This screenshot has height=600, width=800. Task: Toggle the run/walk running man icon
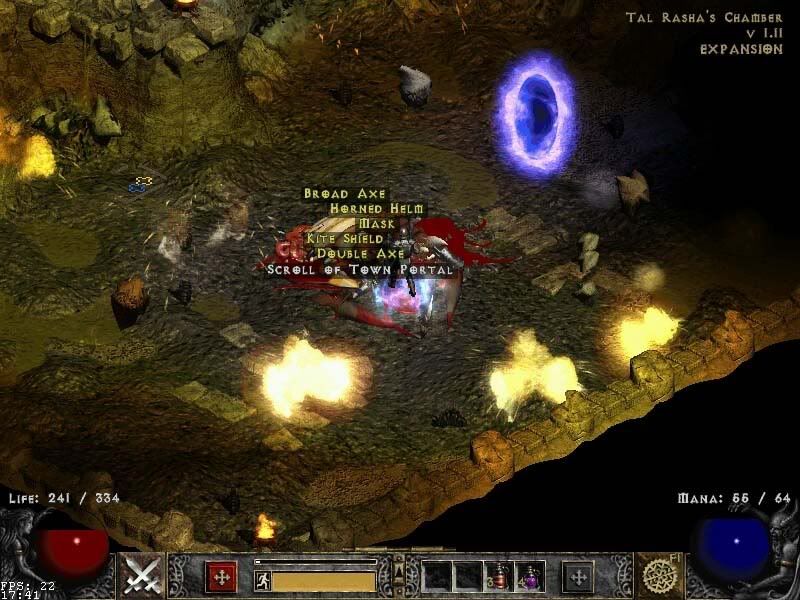(262, 580)
